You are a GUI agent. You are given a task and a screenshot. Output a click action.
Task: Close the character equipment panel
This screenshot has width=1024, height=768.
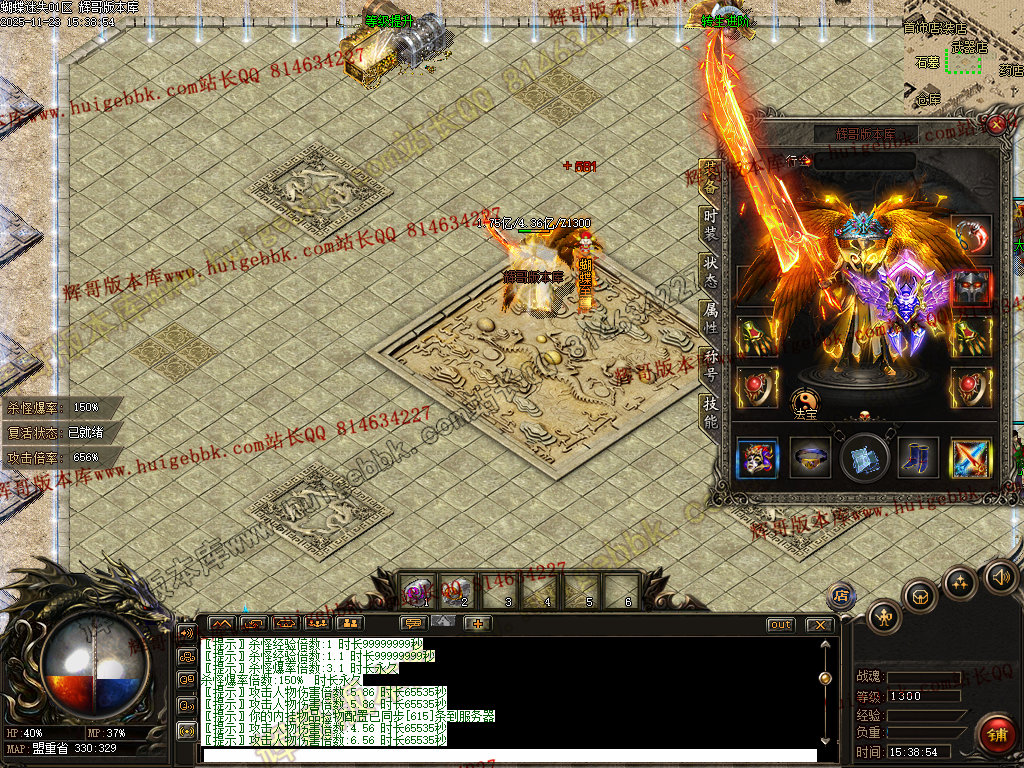pos(996,123)
